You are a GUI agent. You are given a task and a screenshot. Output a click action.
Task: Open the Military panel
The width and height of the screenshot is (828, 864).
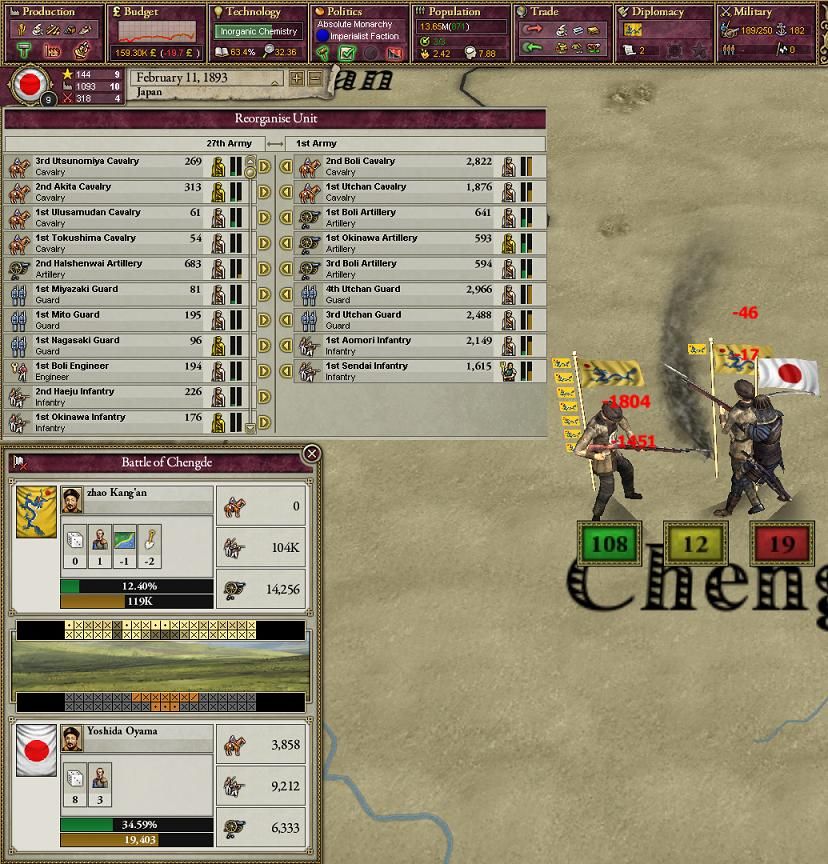pos(764,13)
